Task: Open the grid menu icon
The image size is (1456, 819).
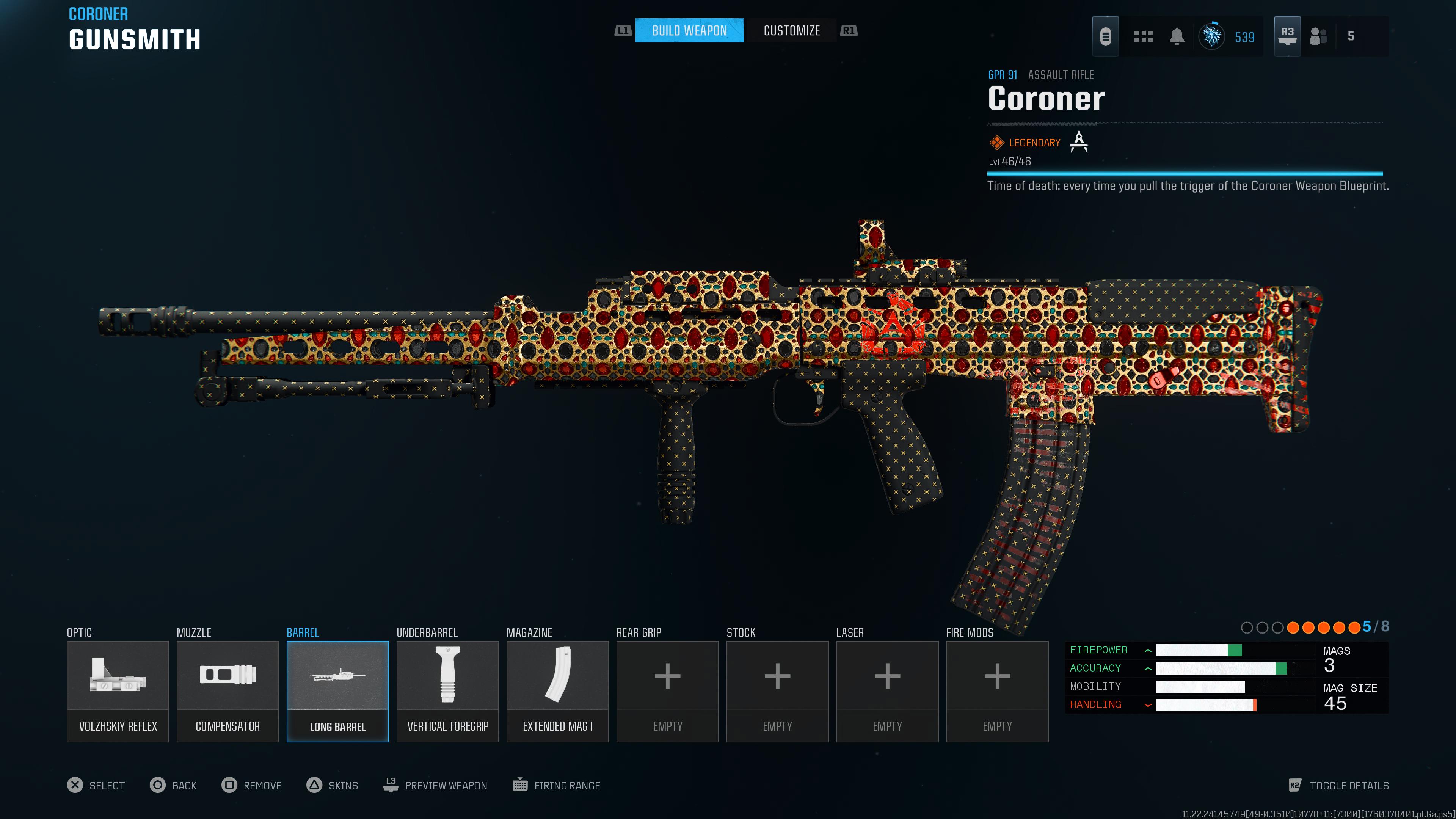Action: pos(1143,37)
